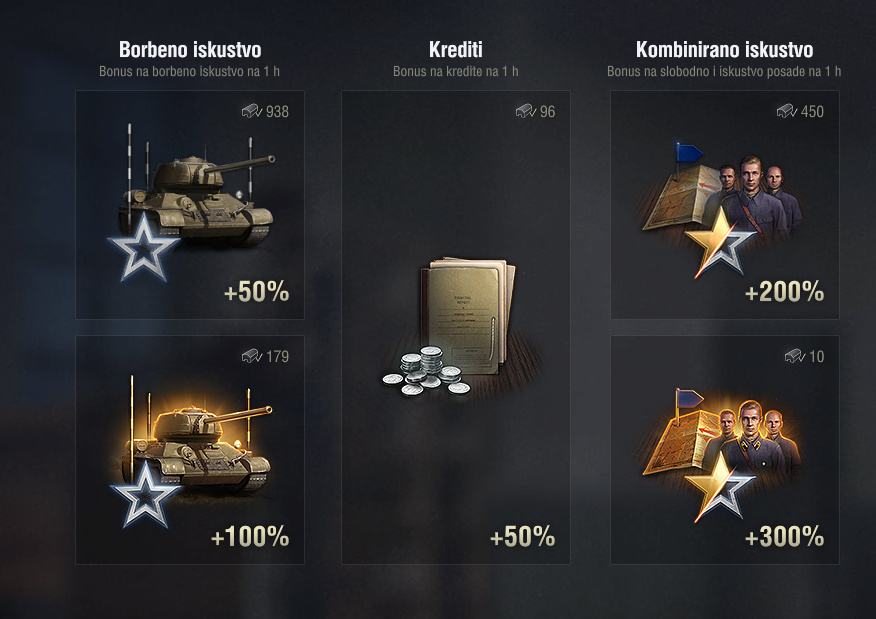Choose the golden +100% combat experience booster
Viewport: 876px width, 619px height.
click(190, 450)
